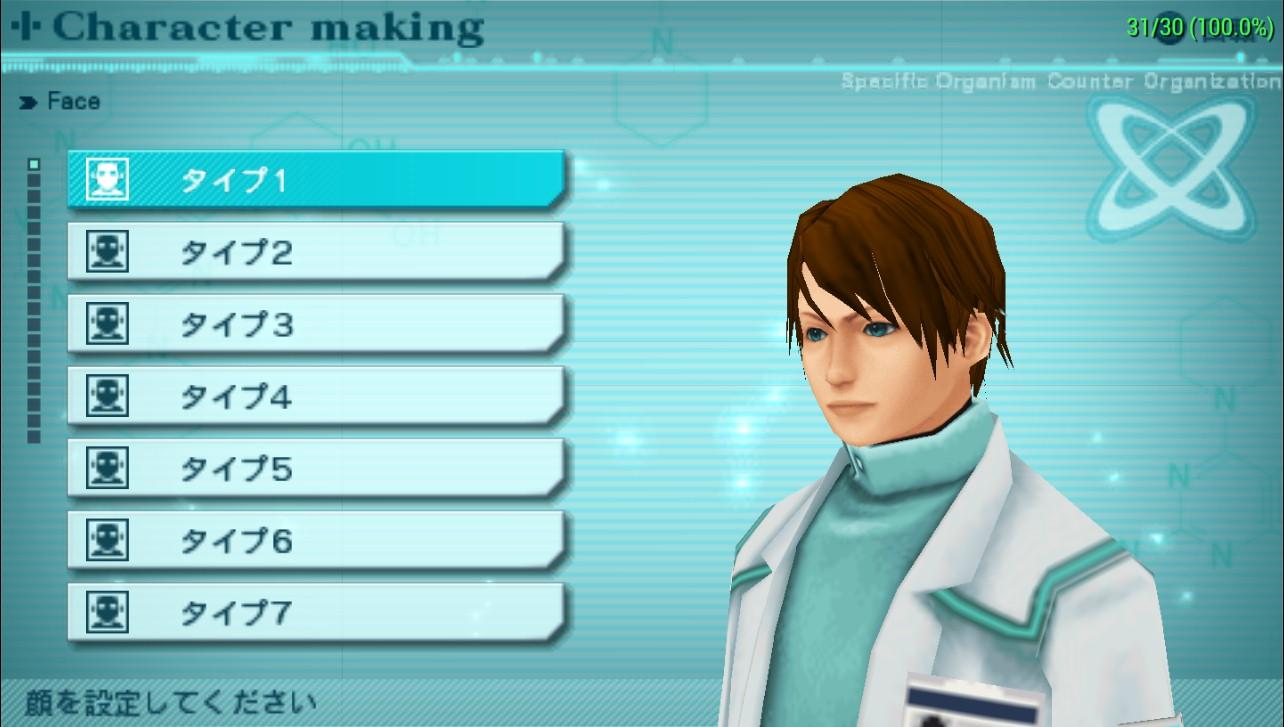This screenshot has height=727, width=1284.
Task: Select face タイプ7 at list bottom
Action: [315, 611]
